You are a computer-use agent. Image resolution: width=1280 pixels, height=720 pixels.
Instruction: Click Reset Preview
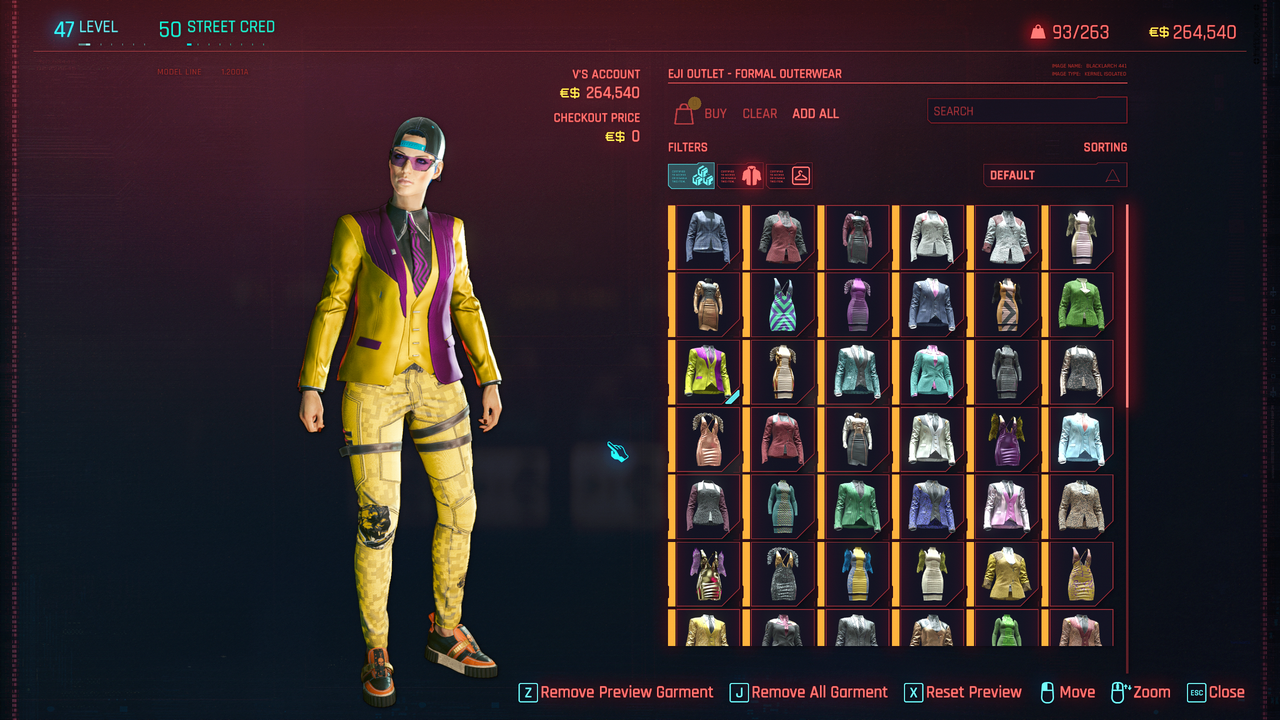[962, 692]
